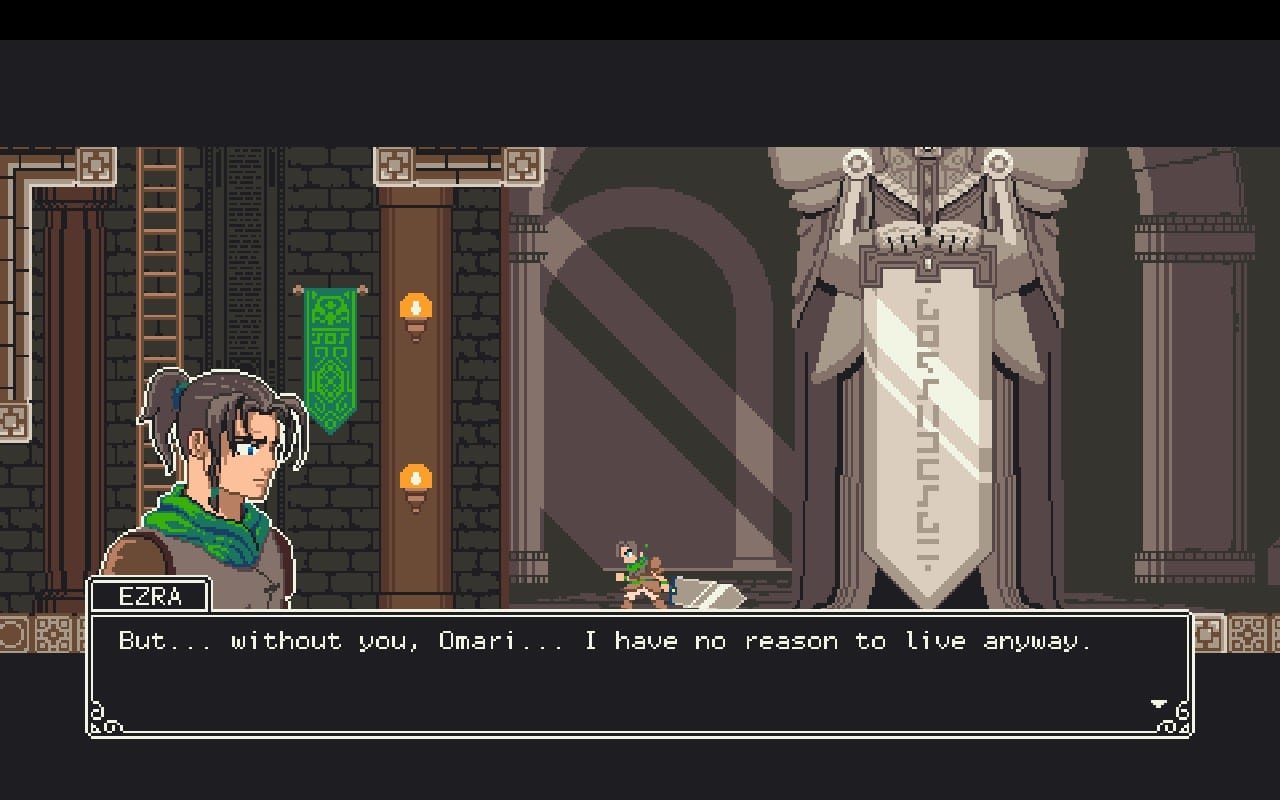The height and width of the screenshot is (800, 1280).
Task: Click the upper torch on the pillar
Action: point(417,308)
